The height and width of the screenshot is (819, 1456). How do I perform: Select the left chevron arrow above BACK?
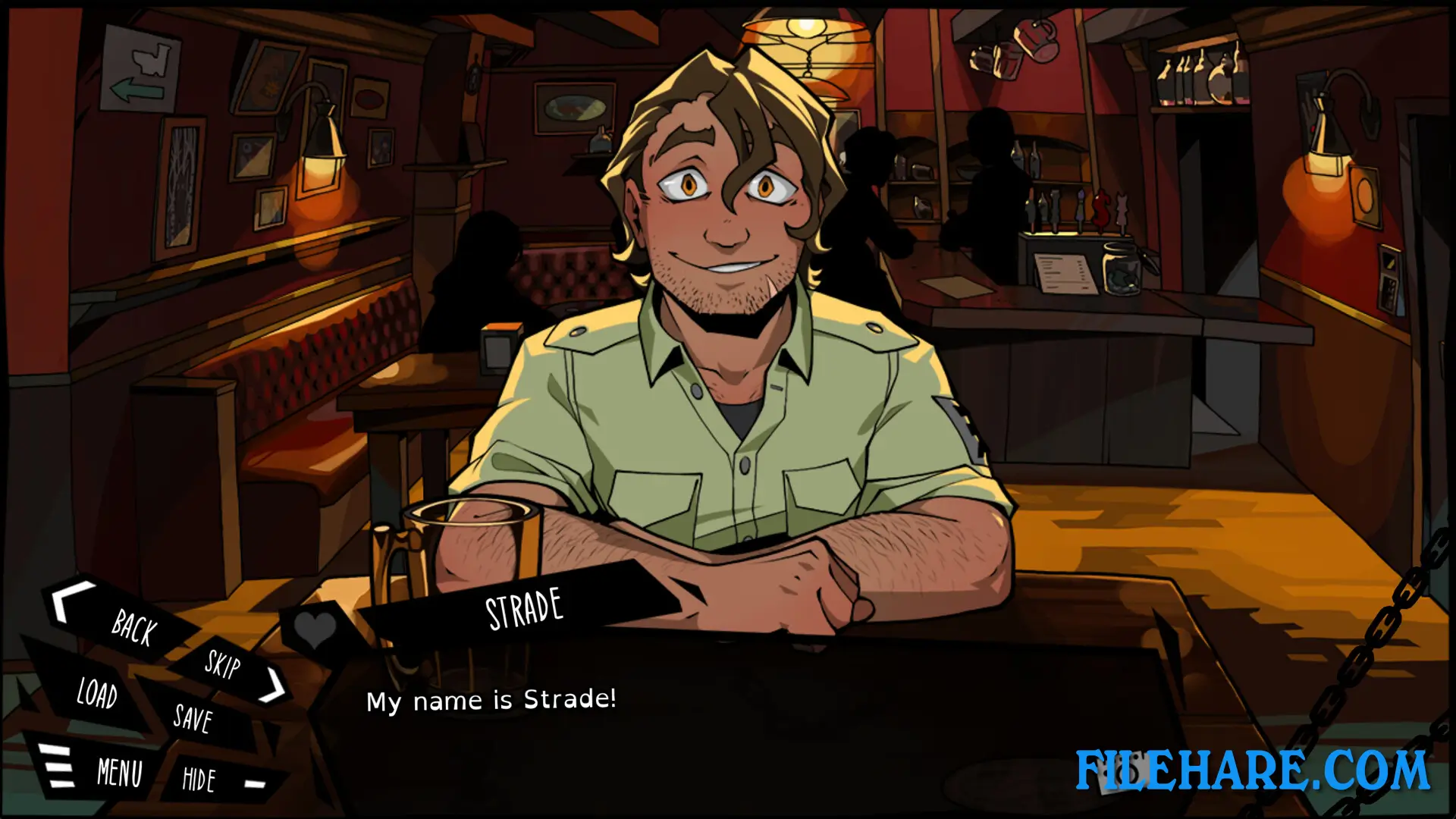(62, 603)
